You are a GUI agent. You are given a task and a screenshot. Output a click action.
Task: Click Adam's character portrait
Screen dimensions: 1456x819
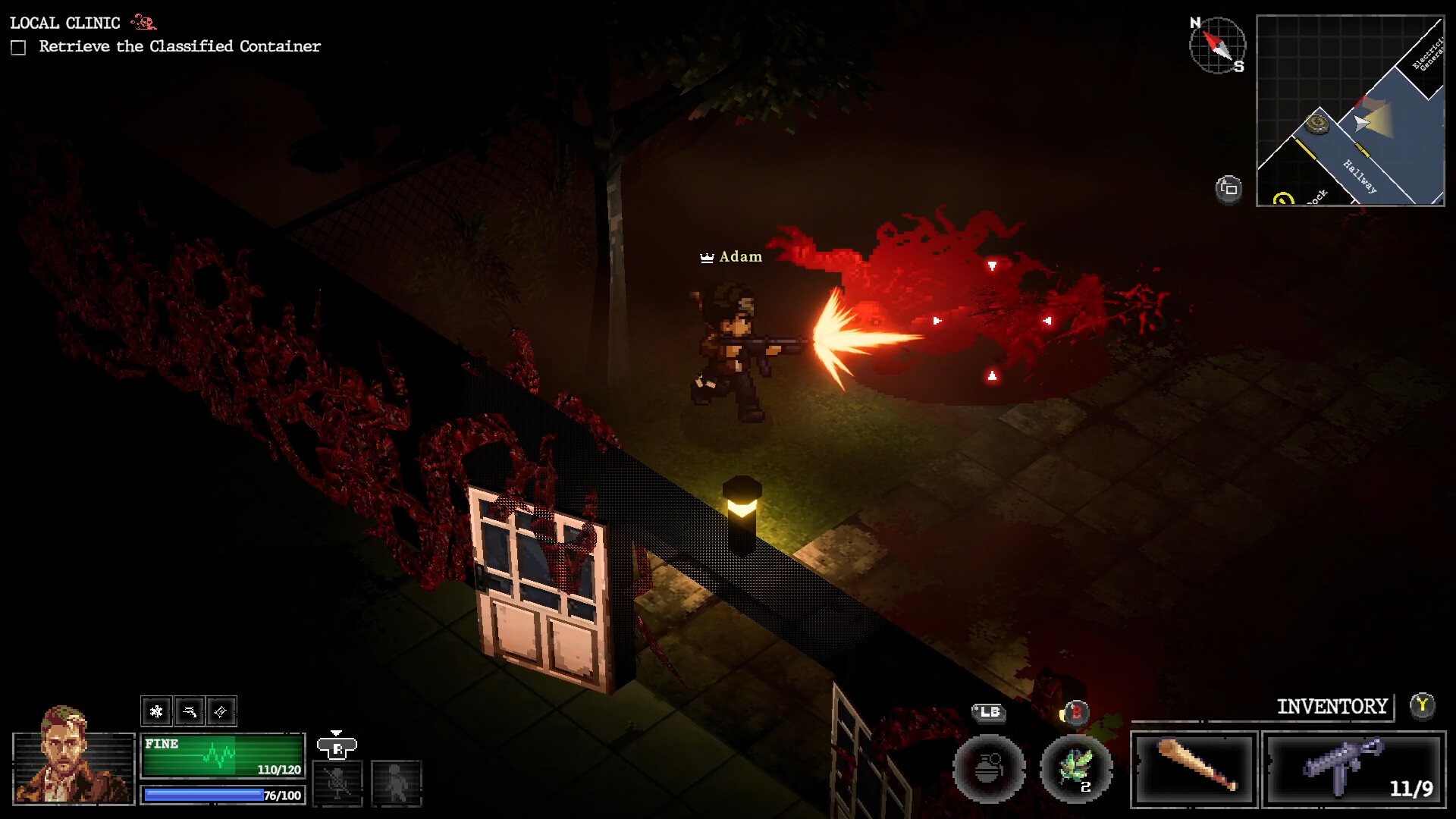click(73, 758)
